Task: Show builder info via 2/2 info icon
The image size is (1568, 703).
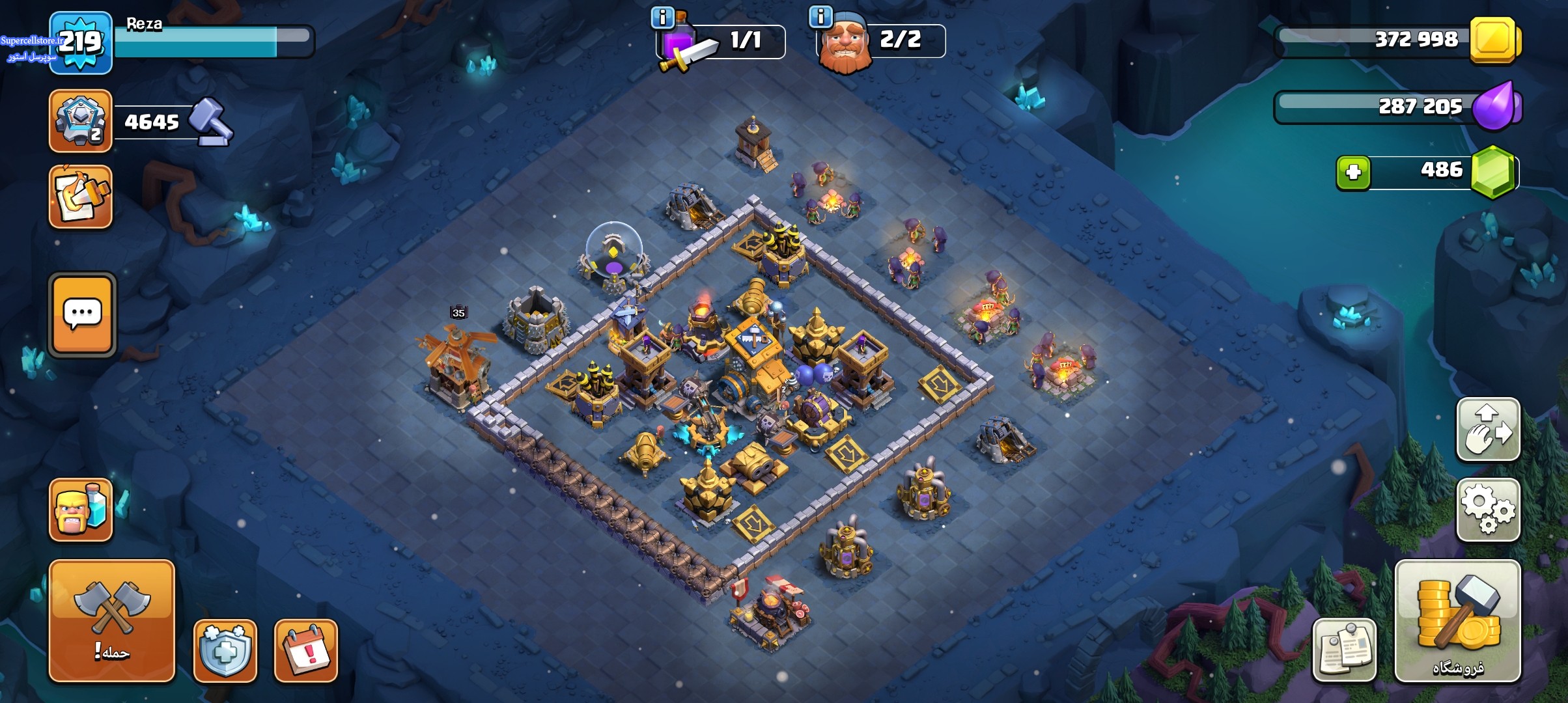Action: [820, 17]
